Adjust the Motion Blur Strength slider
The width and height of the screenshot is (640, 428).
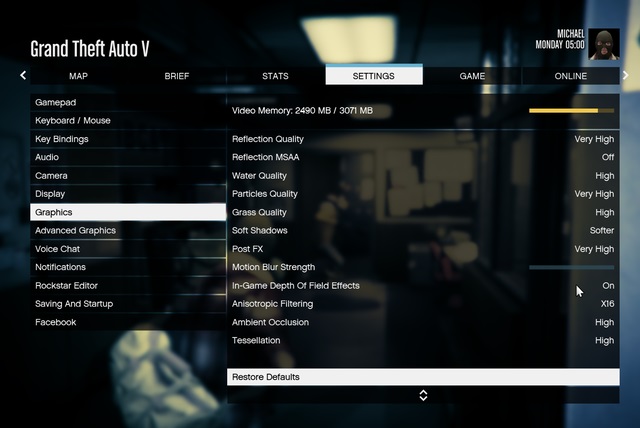coord(571,268)
